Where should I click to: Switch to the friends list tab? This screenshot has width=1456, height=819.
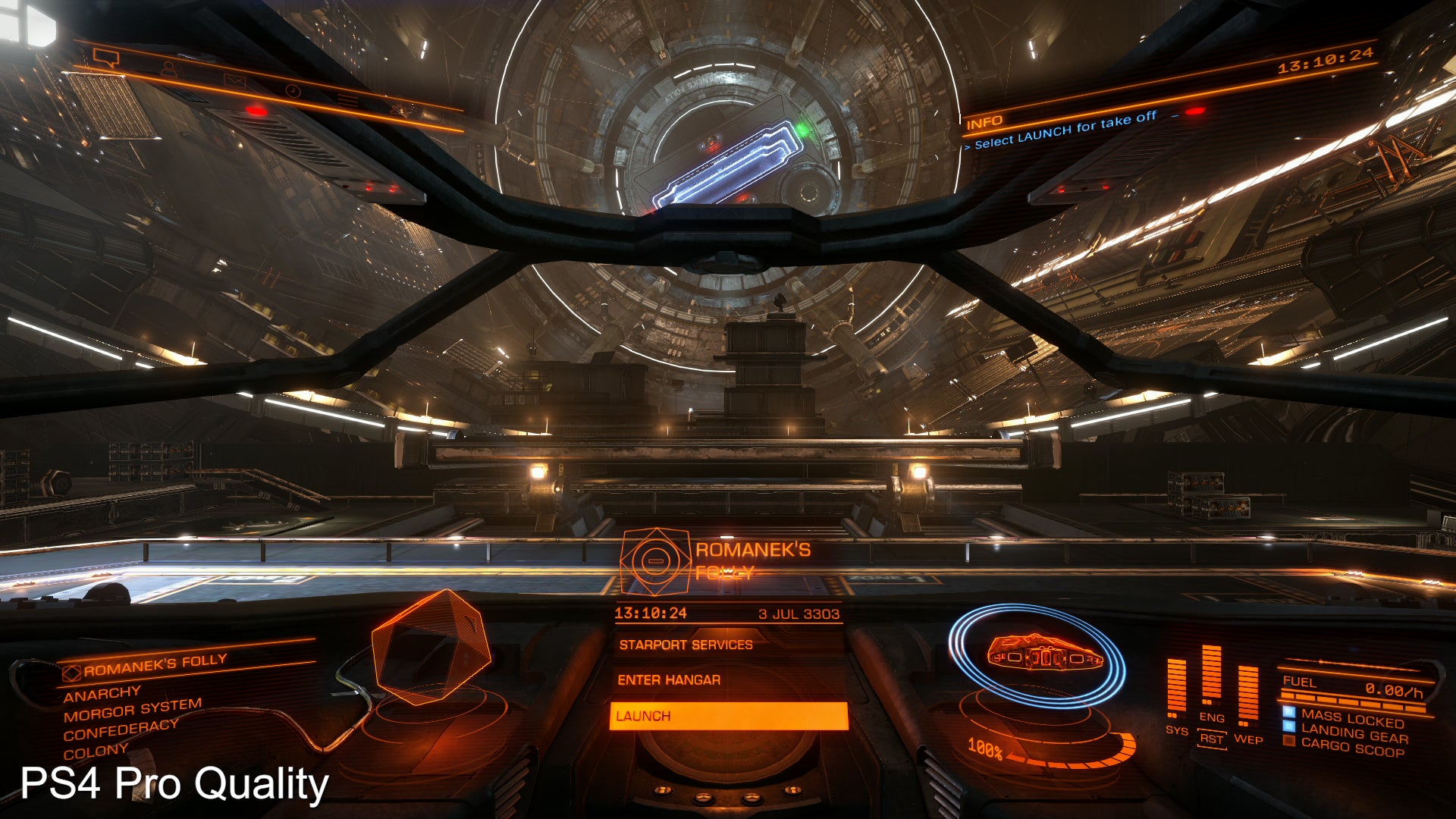(168, 69)
